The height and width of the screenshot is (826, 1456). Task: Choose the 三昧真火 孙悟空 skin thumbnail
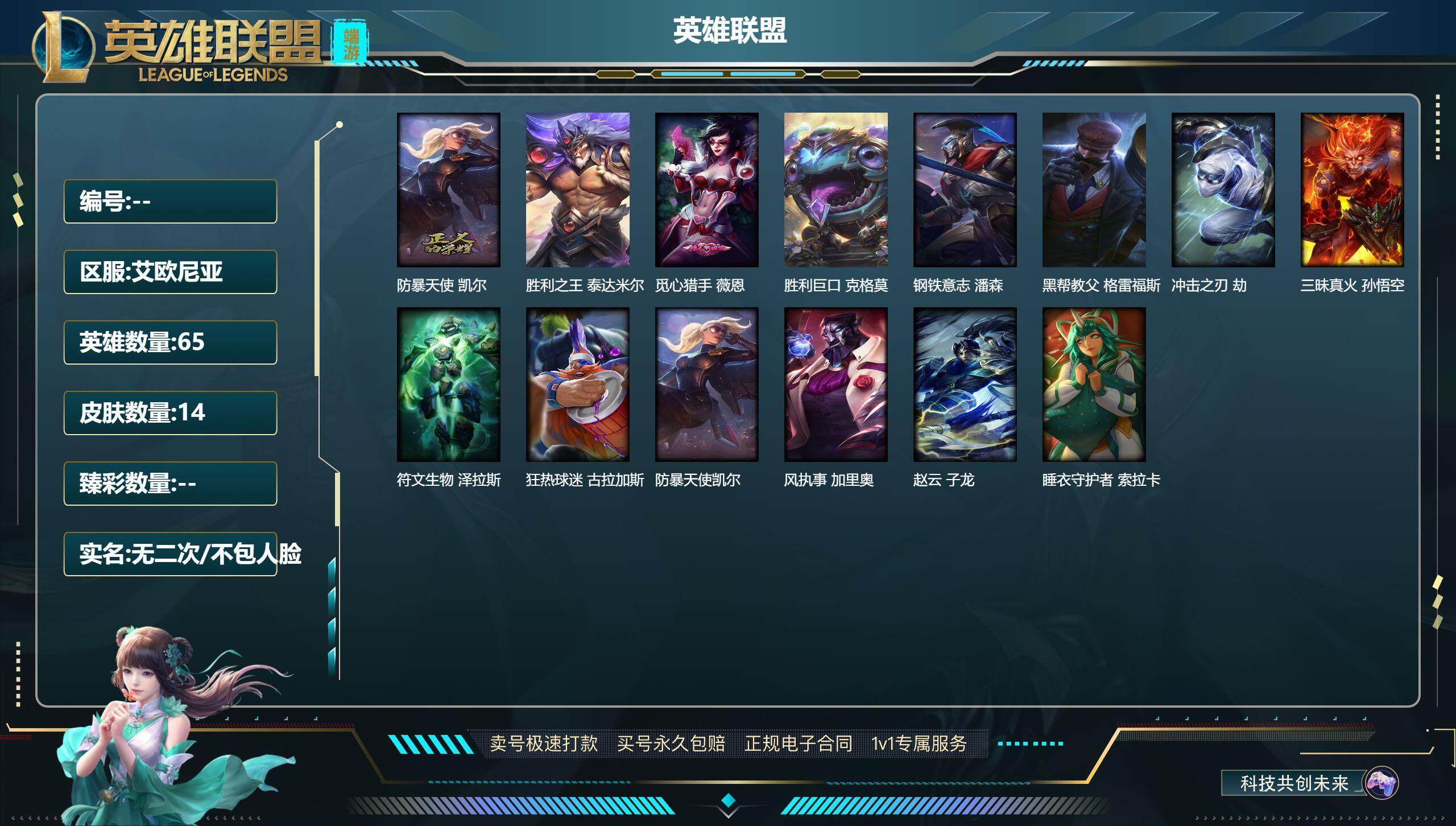click(x=1352, y=190)
